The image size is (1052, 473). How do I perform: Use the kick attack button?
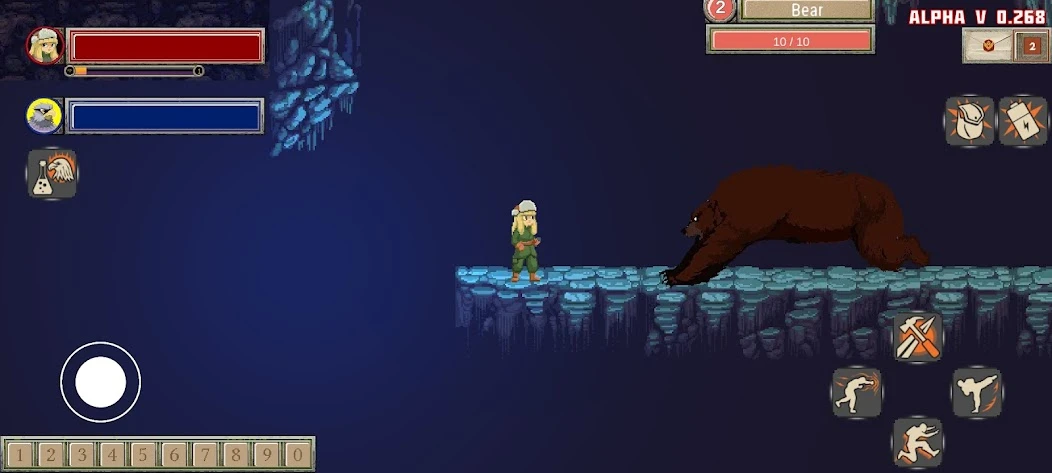pyautogui.click(x=976, y=393)
